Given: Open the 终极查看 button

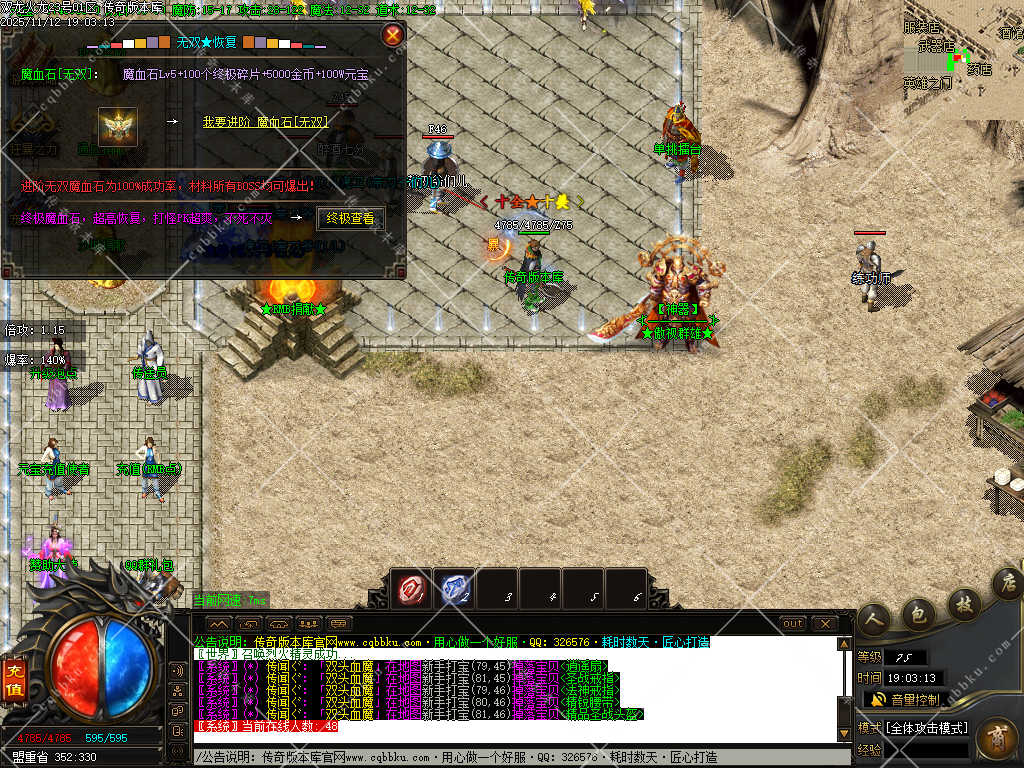Looking at the screenshot, I should tap(350, 218).
